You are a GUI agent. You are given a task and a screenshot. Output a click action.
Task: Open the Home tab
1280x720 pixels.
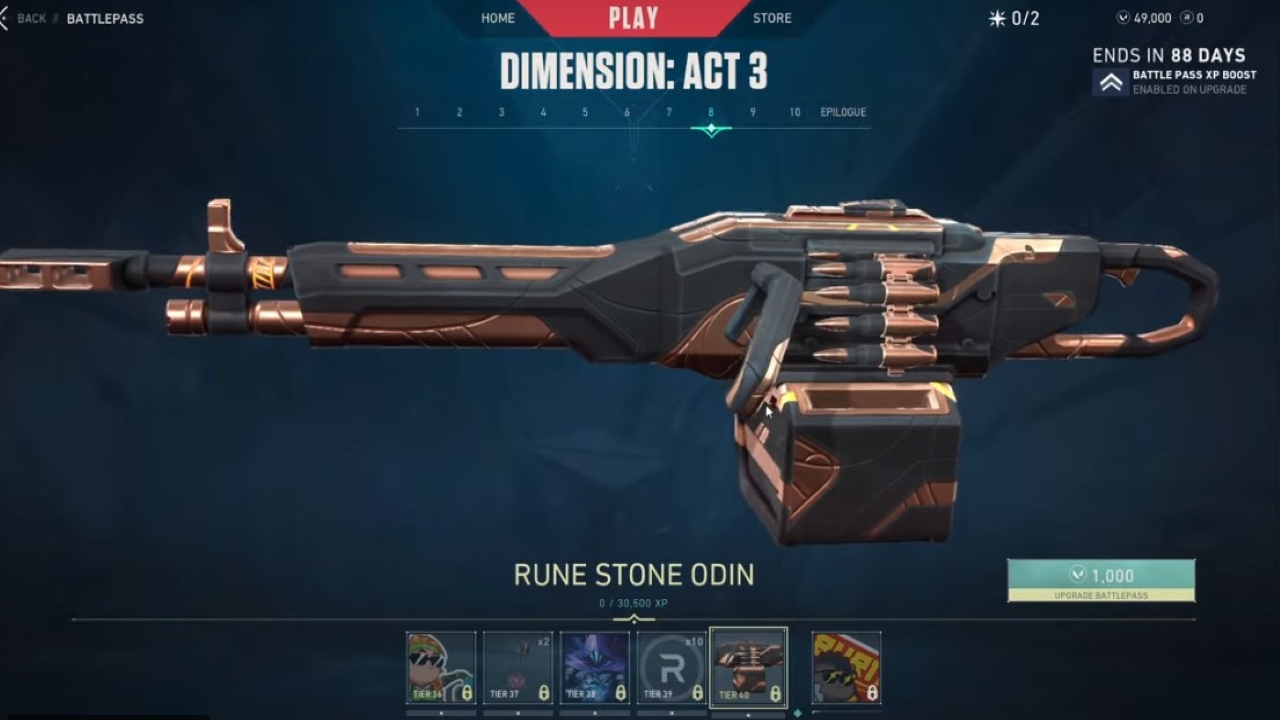click(x=498, y=18)
